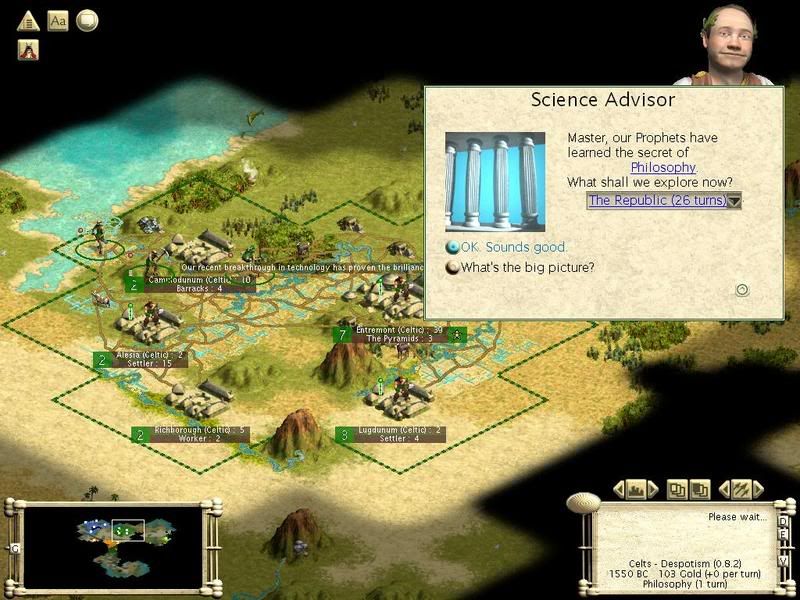Click the D button on info box
The width and height of the screenshot is (800, 600).
tap(784, 521)
